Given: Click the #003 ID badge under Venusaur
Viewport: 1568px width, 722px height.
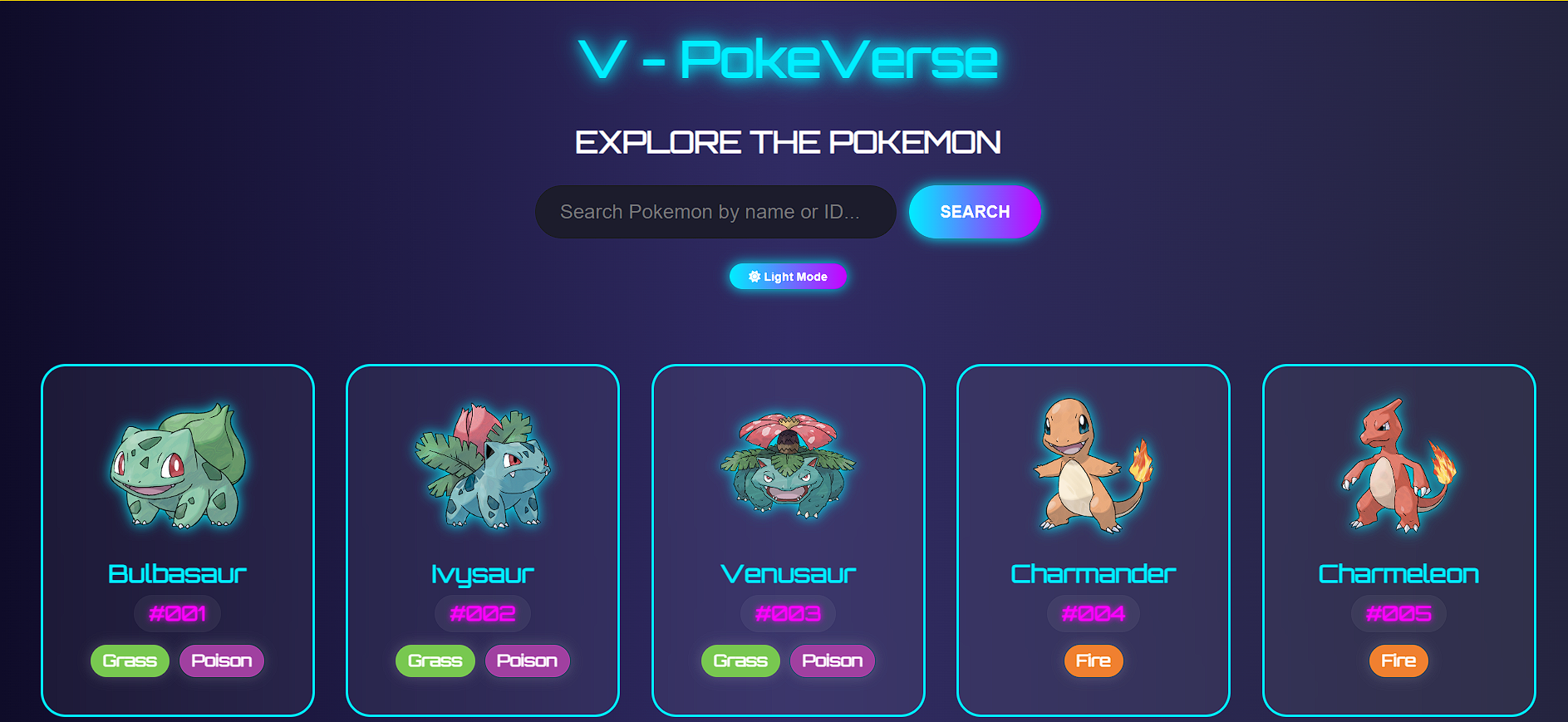Looking at the screenshot, I should pos(788,613).
